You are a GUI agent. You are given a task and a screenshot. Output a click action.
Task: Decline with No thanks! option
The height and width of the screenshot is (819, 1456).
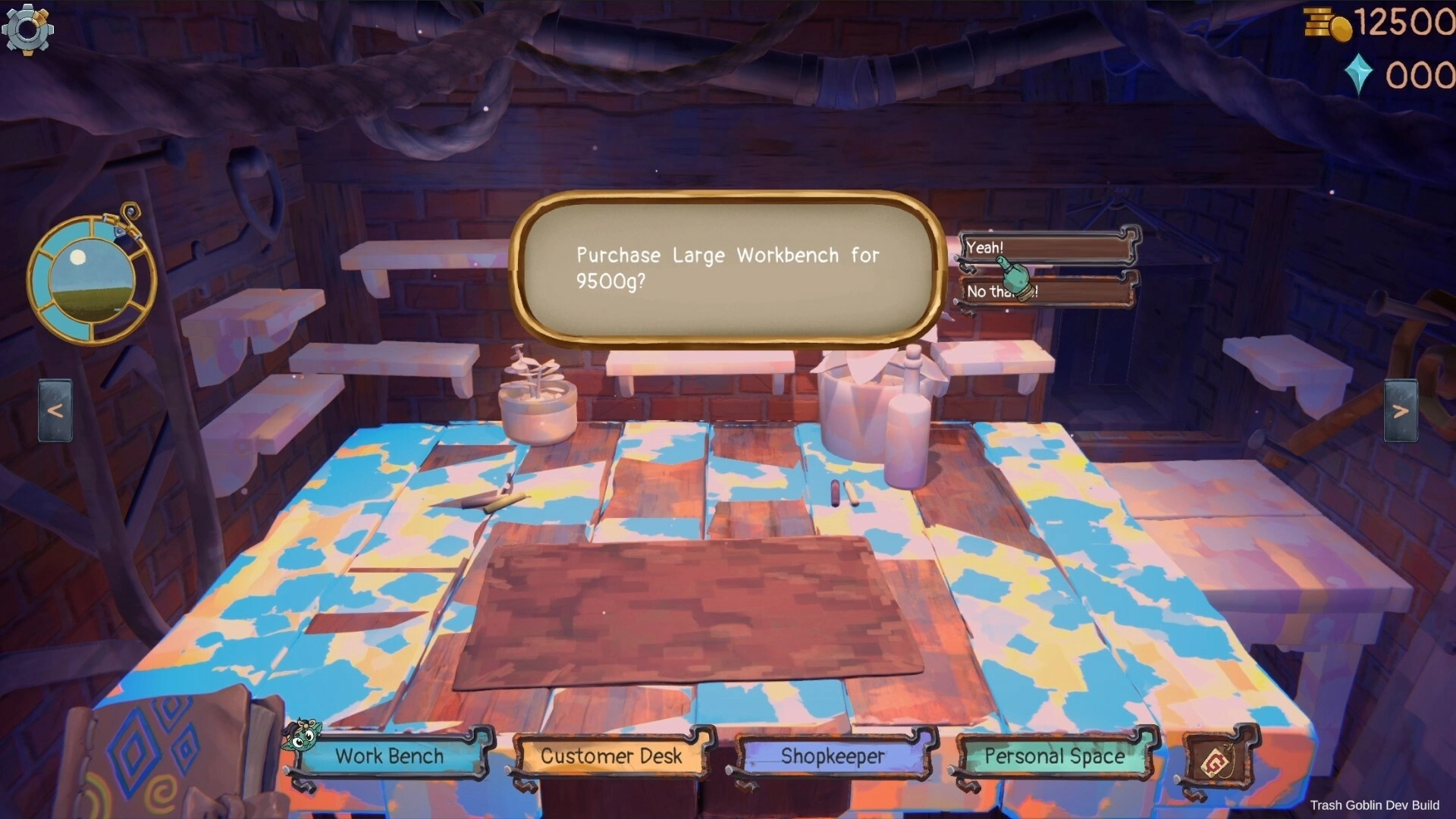[x=1047, y=291]
